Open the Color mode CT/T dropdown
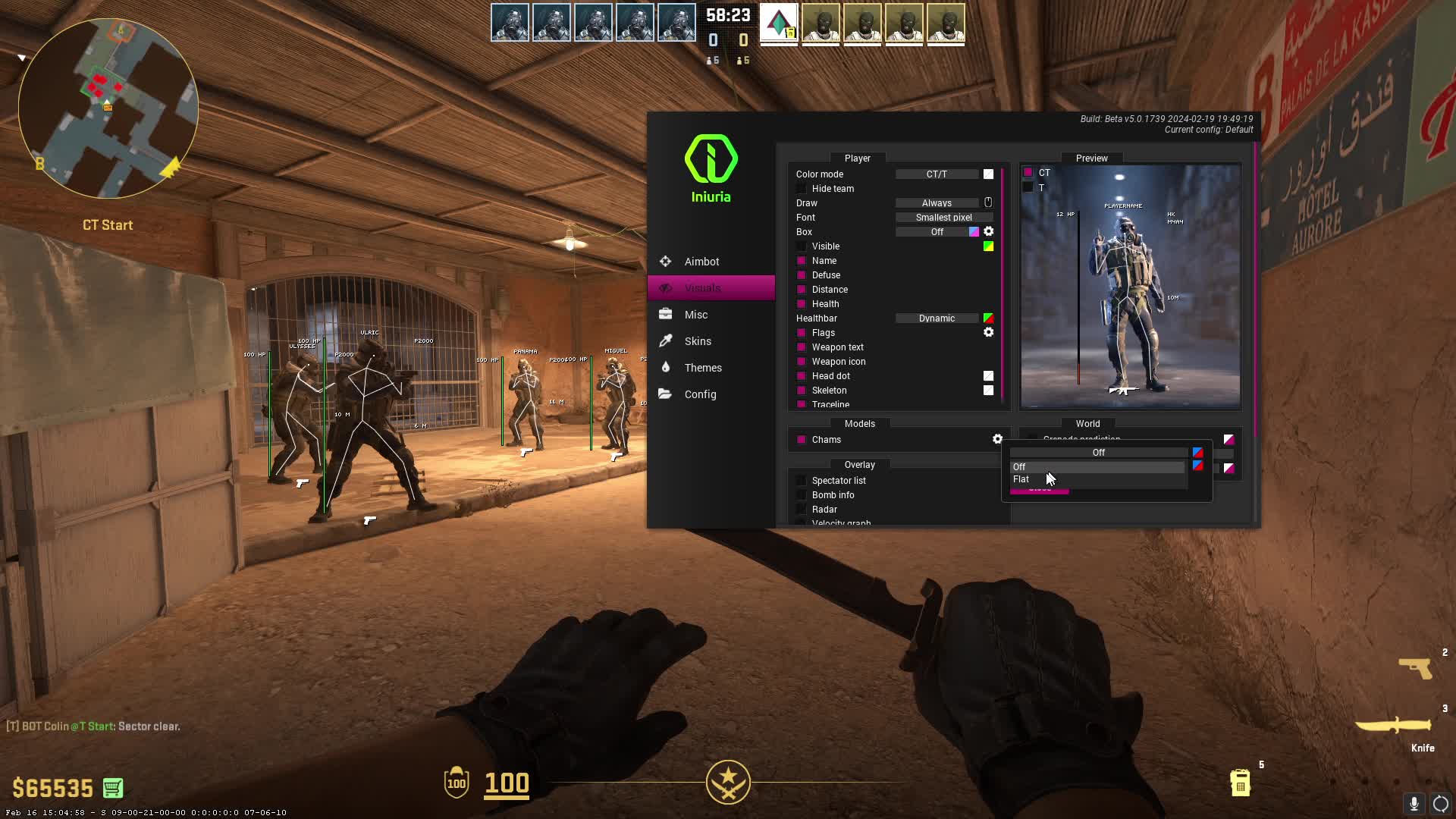This screenshot has height=819, width=1456. click(x=937, y=174)
